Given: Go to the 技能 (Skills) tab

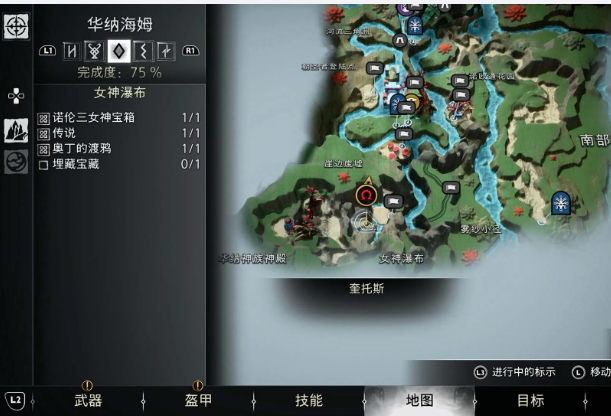Looking at the screenshot, I should (308, 401).
